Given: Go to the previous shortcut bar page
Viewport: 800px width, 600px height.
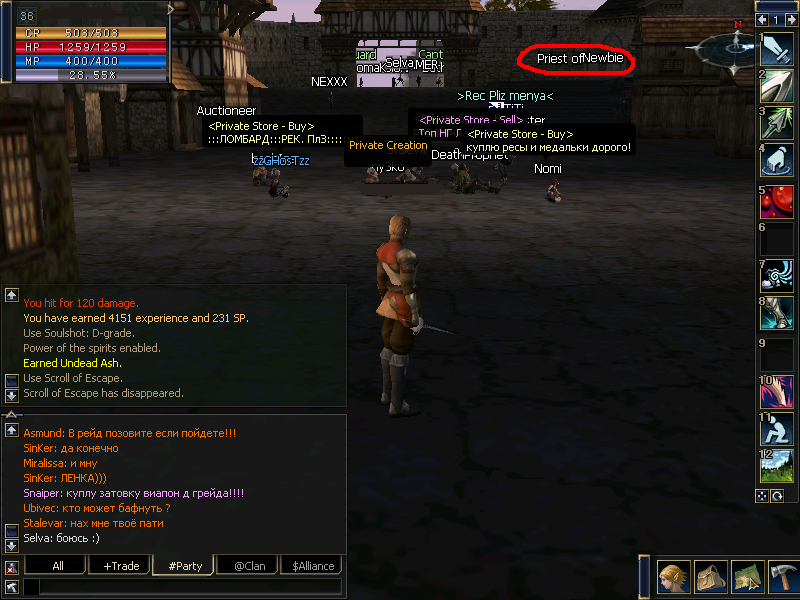Looking at the screenshot, I should 763,20.
